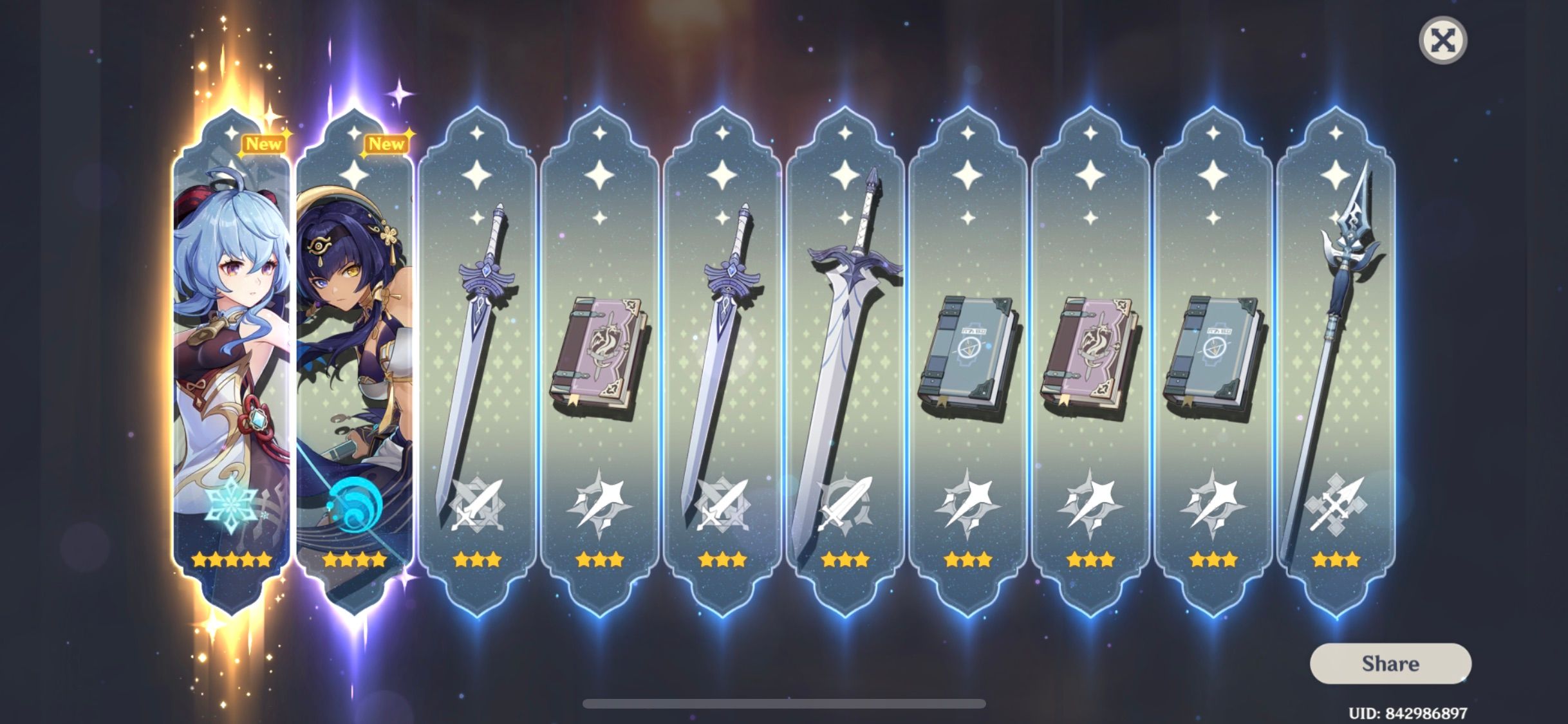Click the five-star rating under Ganyu
The width and height of the screenshot is (1568, 724).
[x=232, y=561]
